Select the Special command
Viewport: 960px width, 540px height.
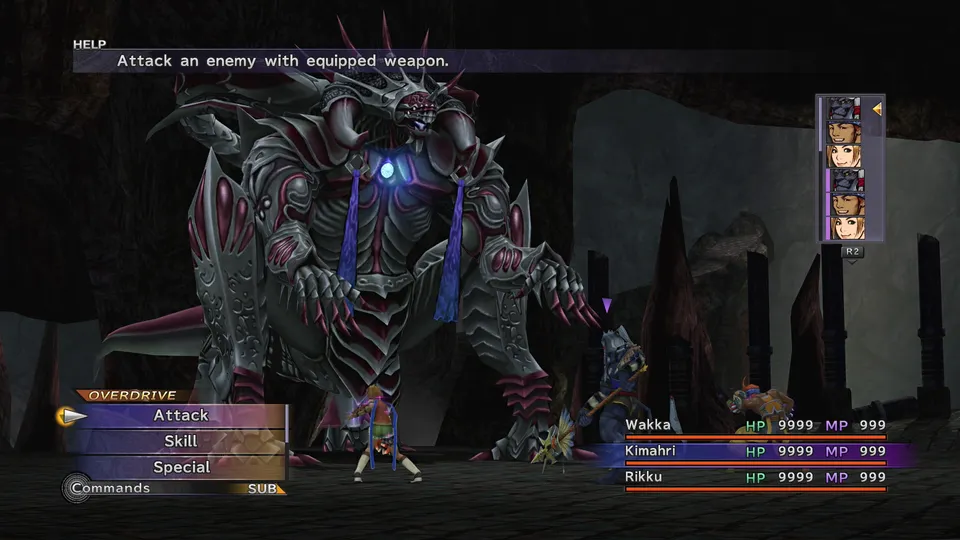[181, 467]
